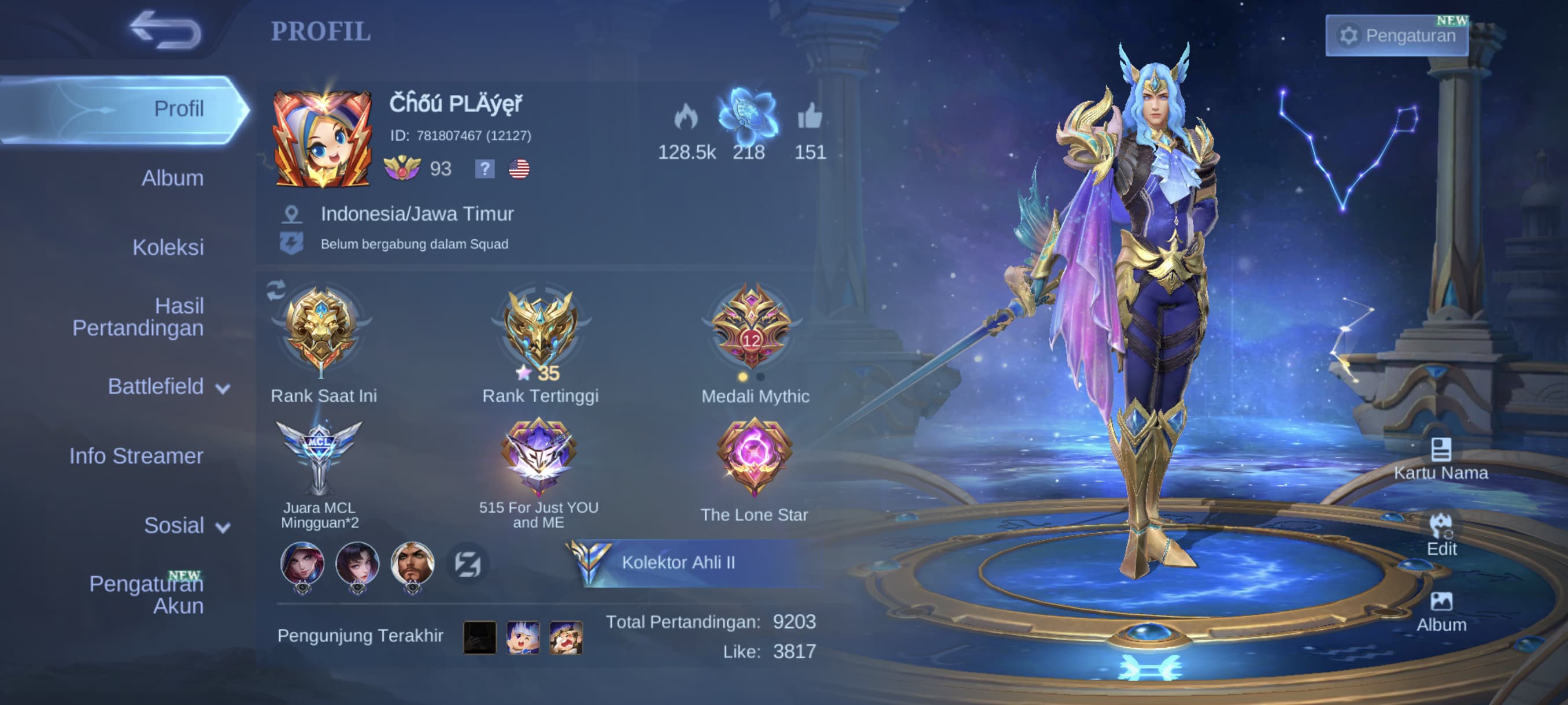Switch the favorite heroes display
1568x705 pixels.
pos(468,564)
